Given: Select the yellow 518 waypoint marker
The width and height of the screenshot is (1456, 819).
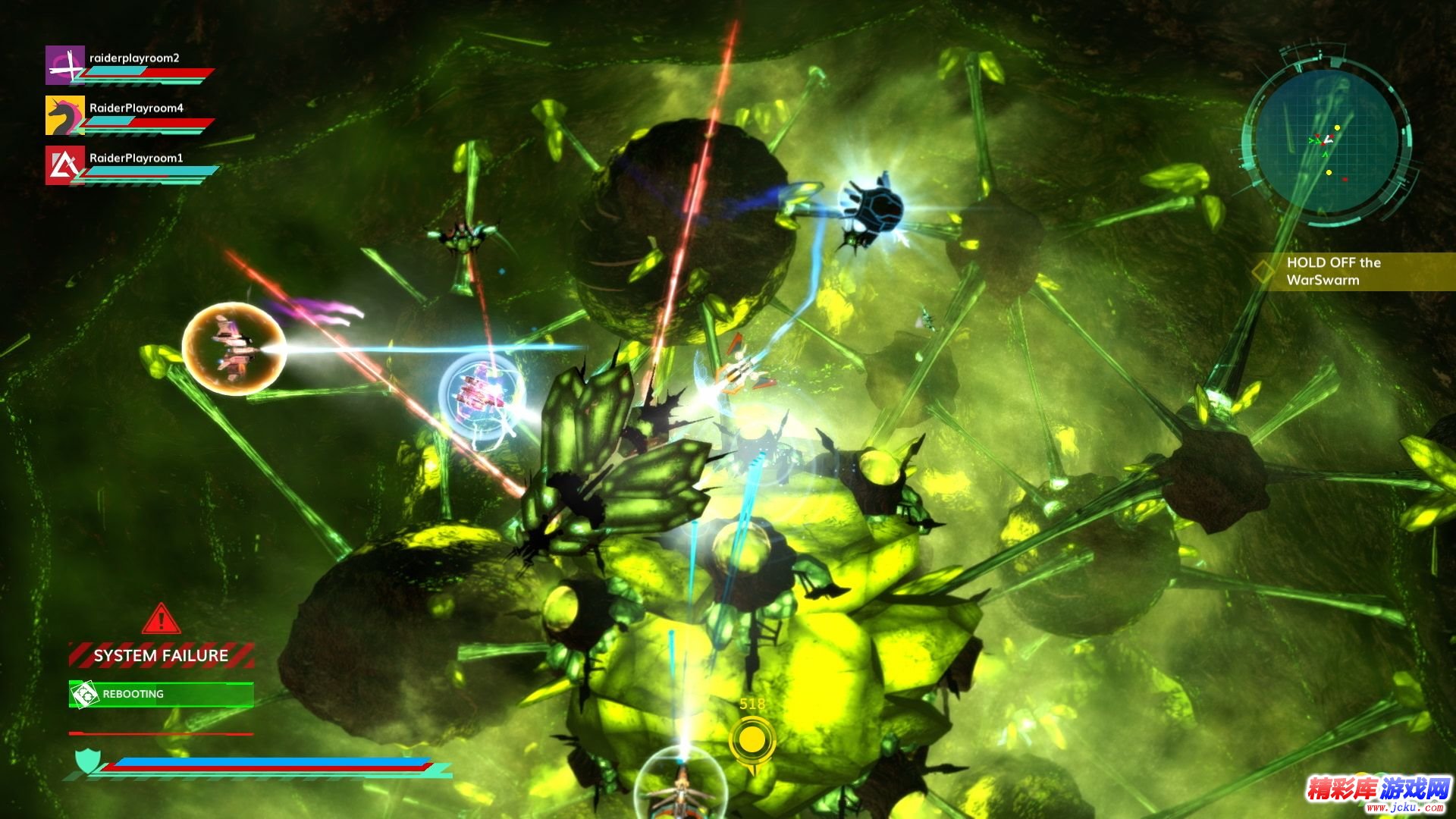Looking at the screenshot, I should 752,741.
